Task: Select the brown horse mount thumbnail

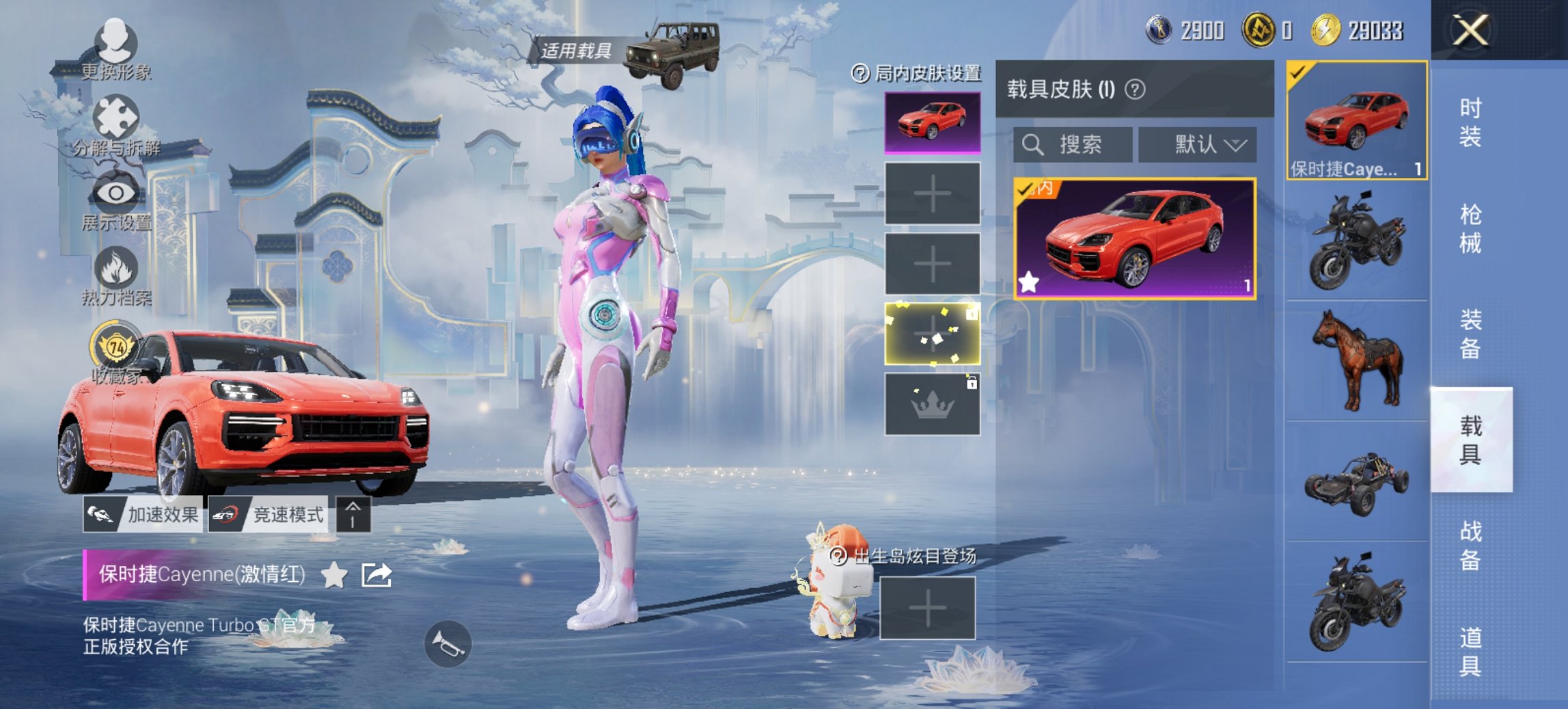Action: click(x=1357, y=360)
